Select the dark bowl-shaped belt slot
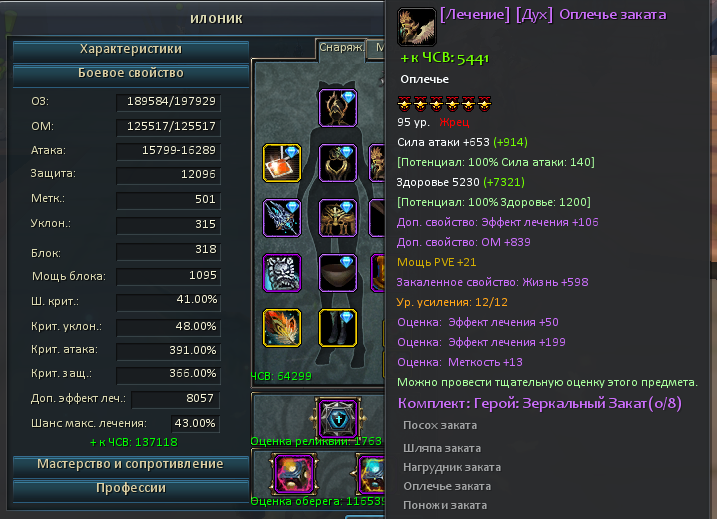 (x=338, y=273)
